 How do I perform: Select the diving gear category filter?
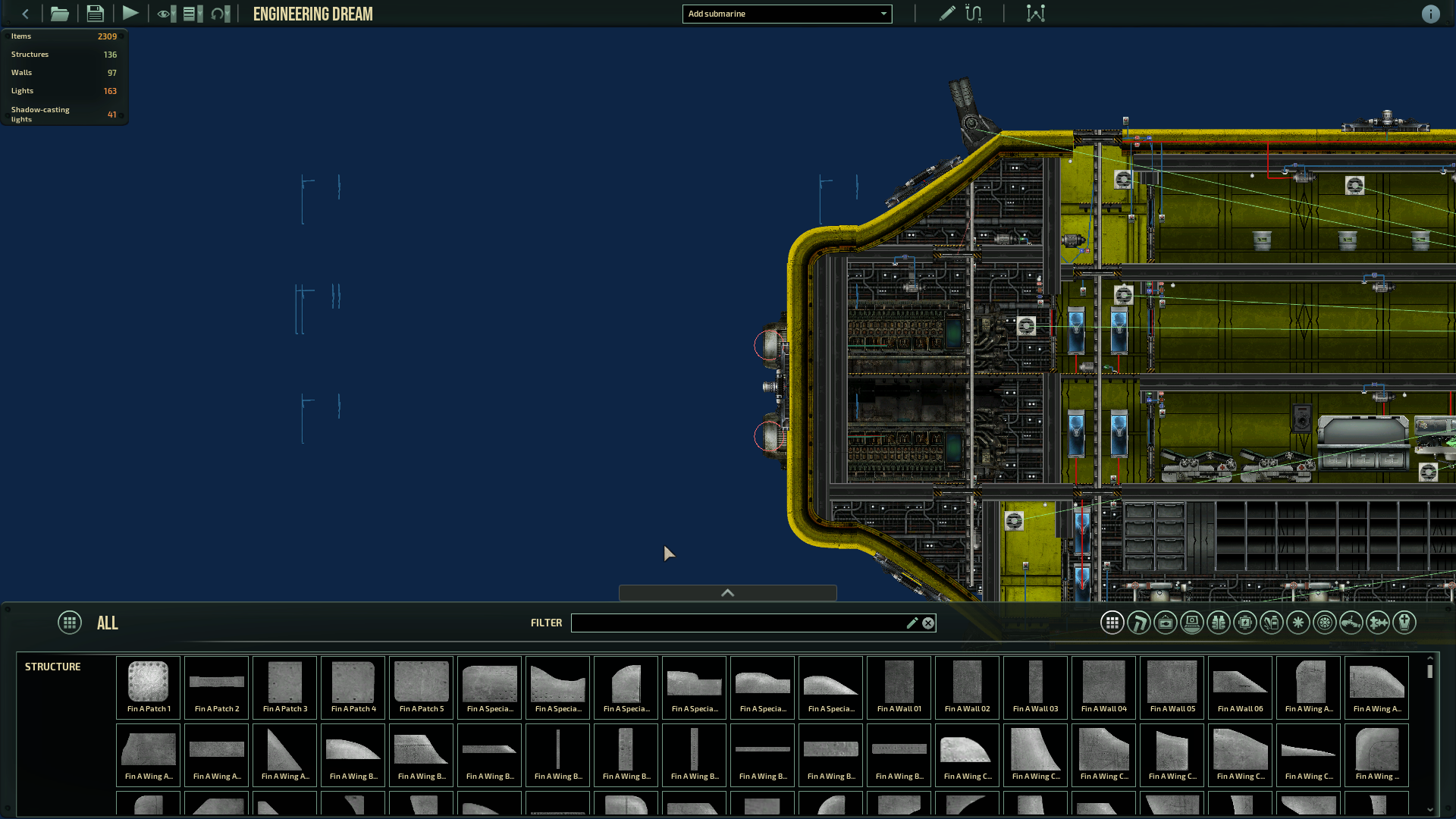[x=1219, y=623]
